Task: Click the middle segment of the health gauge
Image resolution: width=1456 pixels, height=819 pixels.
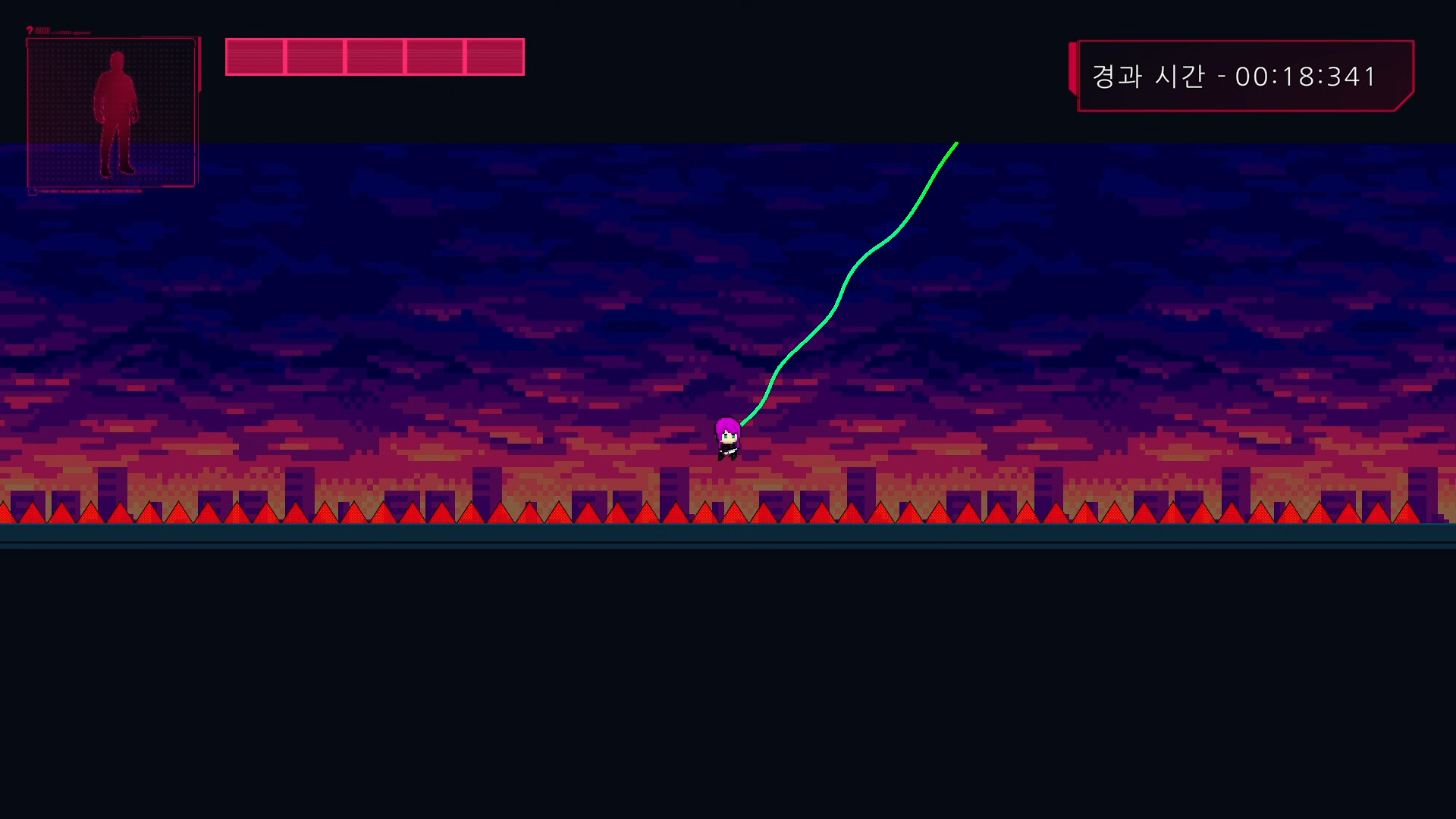Action: 375,56
